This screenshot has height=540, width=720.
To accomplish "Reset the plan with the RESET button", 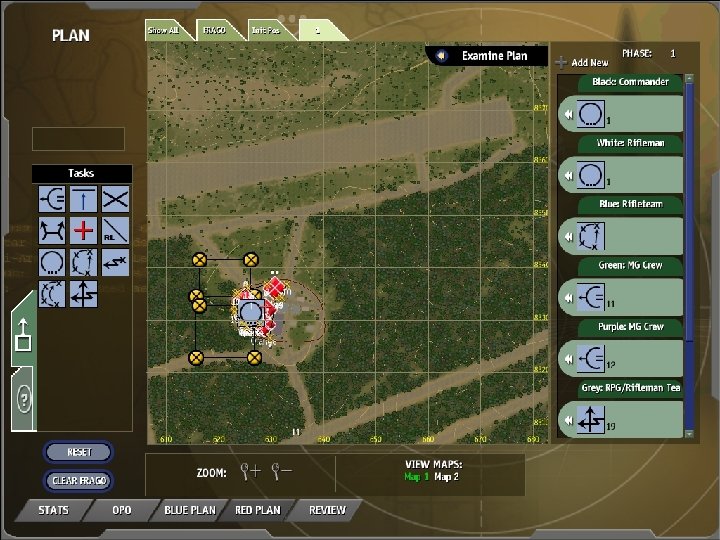I will pos(79,452).
